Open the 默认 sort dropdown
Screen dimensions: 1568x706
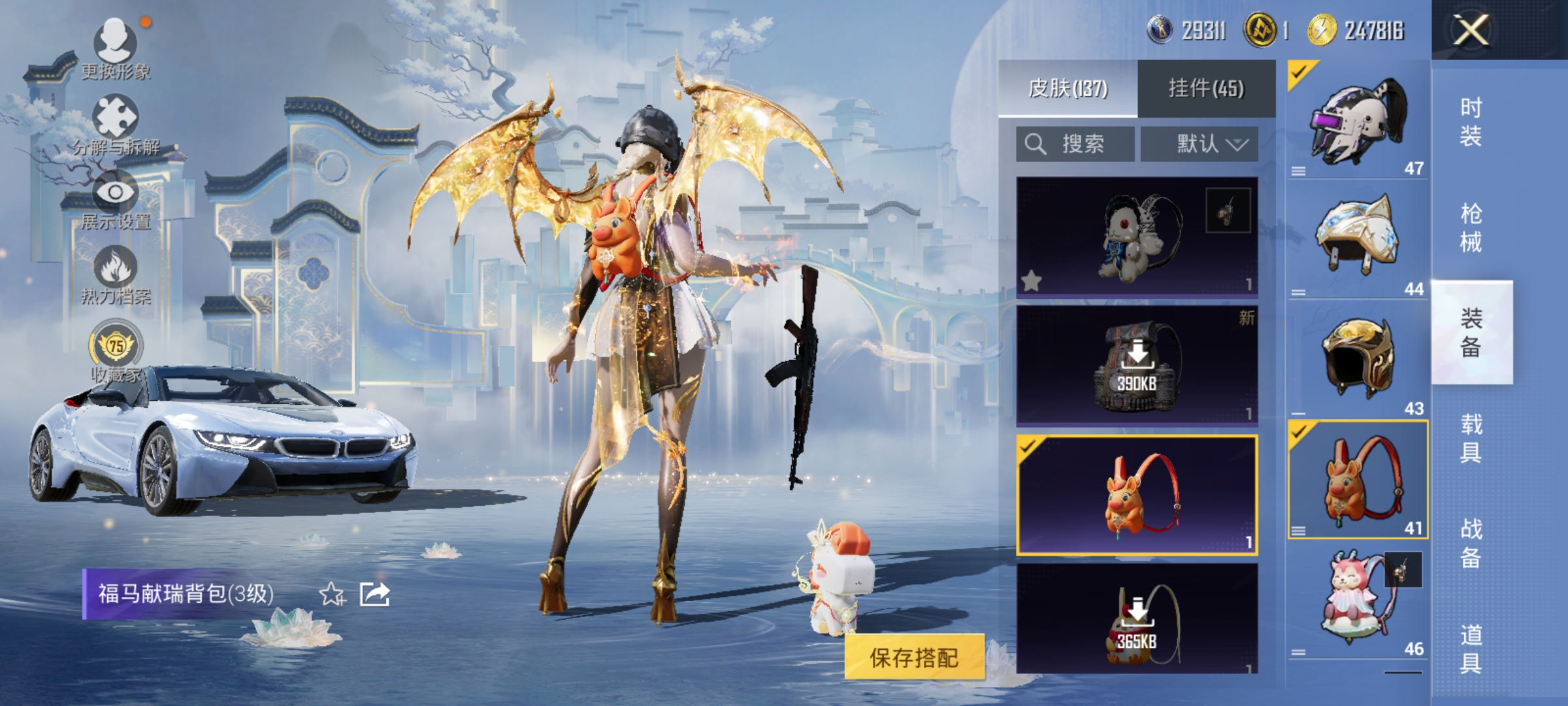click(1200, 144)
